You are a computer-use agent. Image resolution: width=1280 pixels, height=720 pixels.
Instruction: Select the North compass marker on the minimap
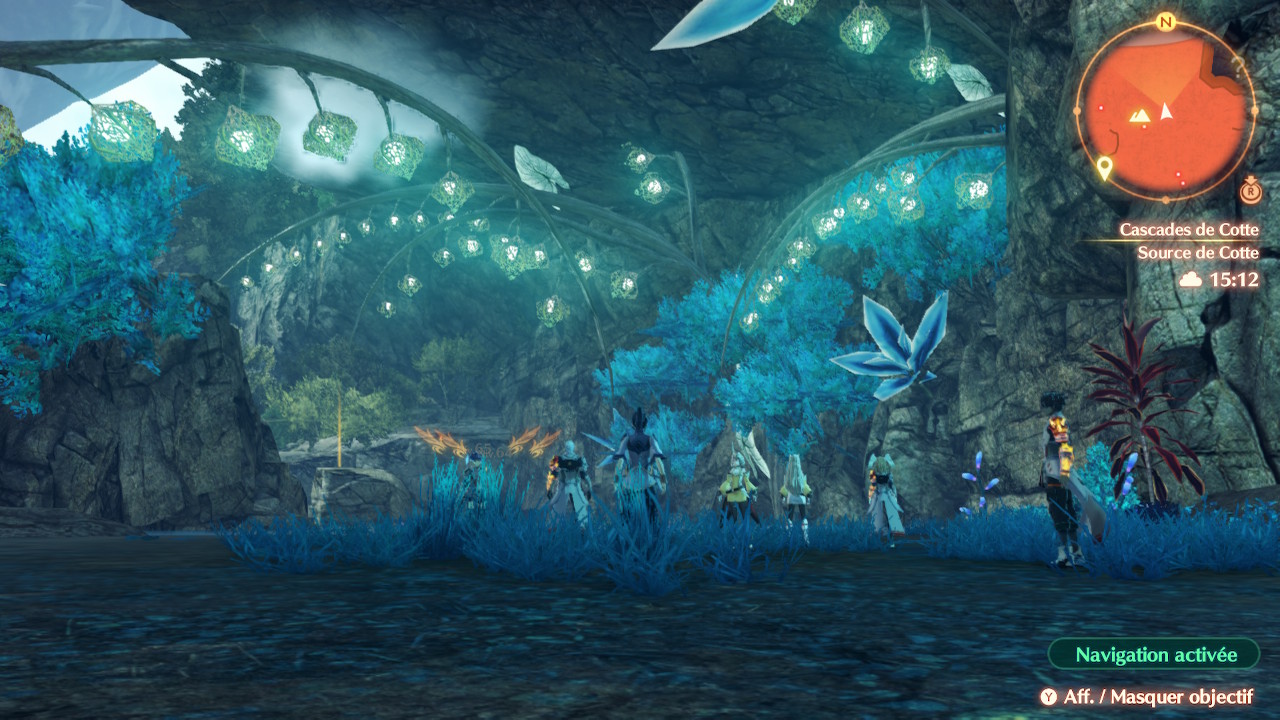click(1164, 22)
